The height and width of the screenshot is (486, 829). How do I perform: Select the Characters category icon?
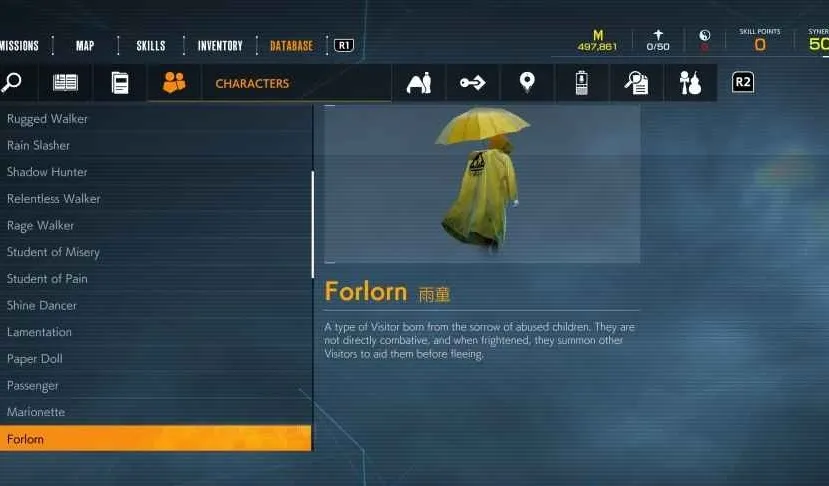[174, 83]
